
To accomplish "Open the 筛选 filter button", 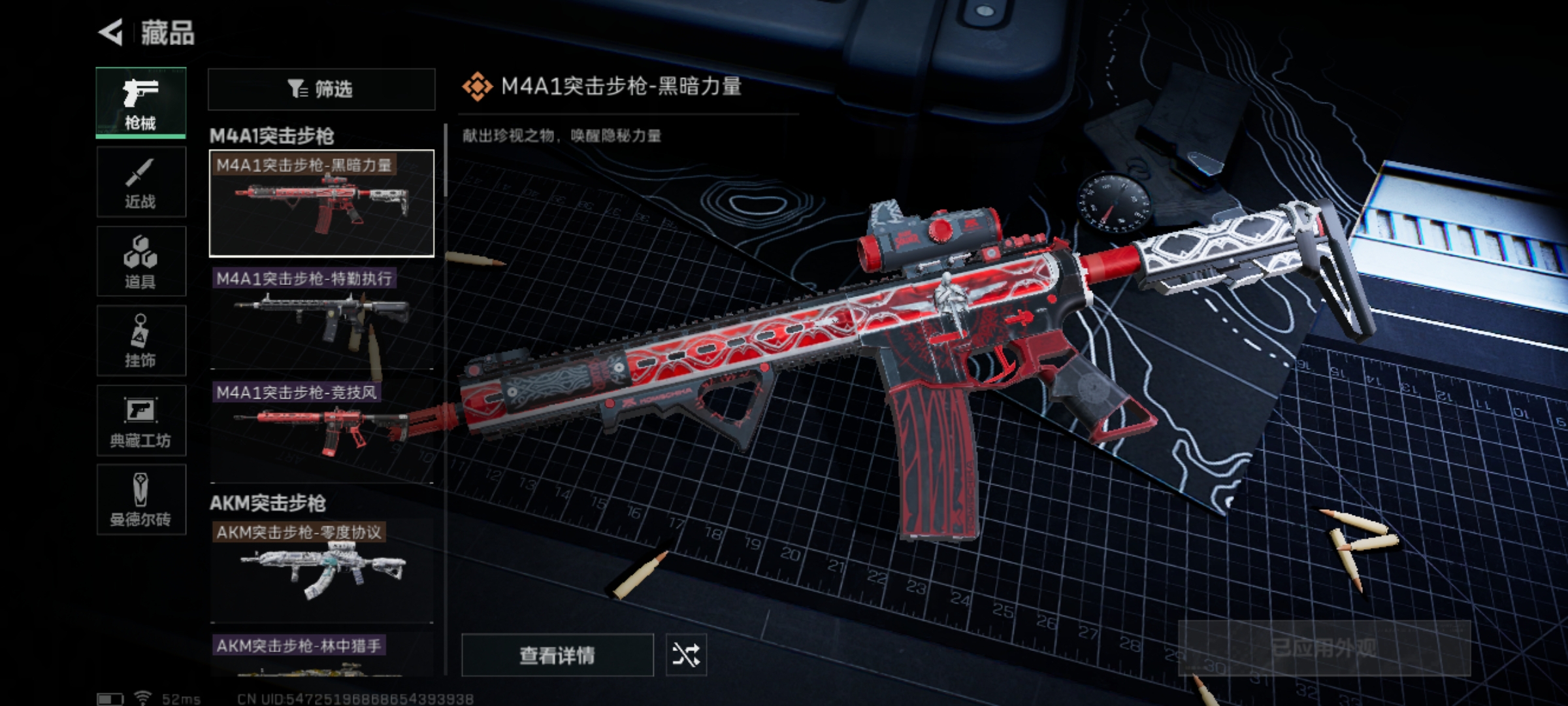I will pos(321,89).
